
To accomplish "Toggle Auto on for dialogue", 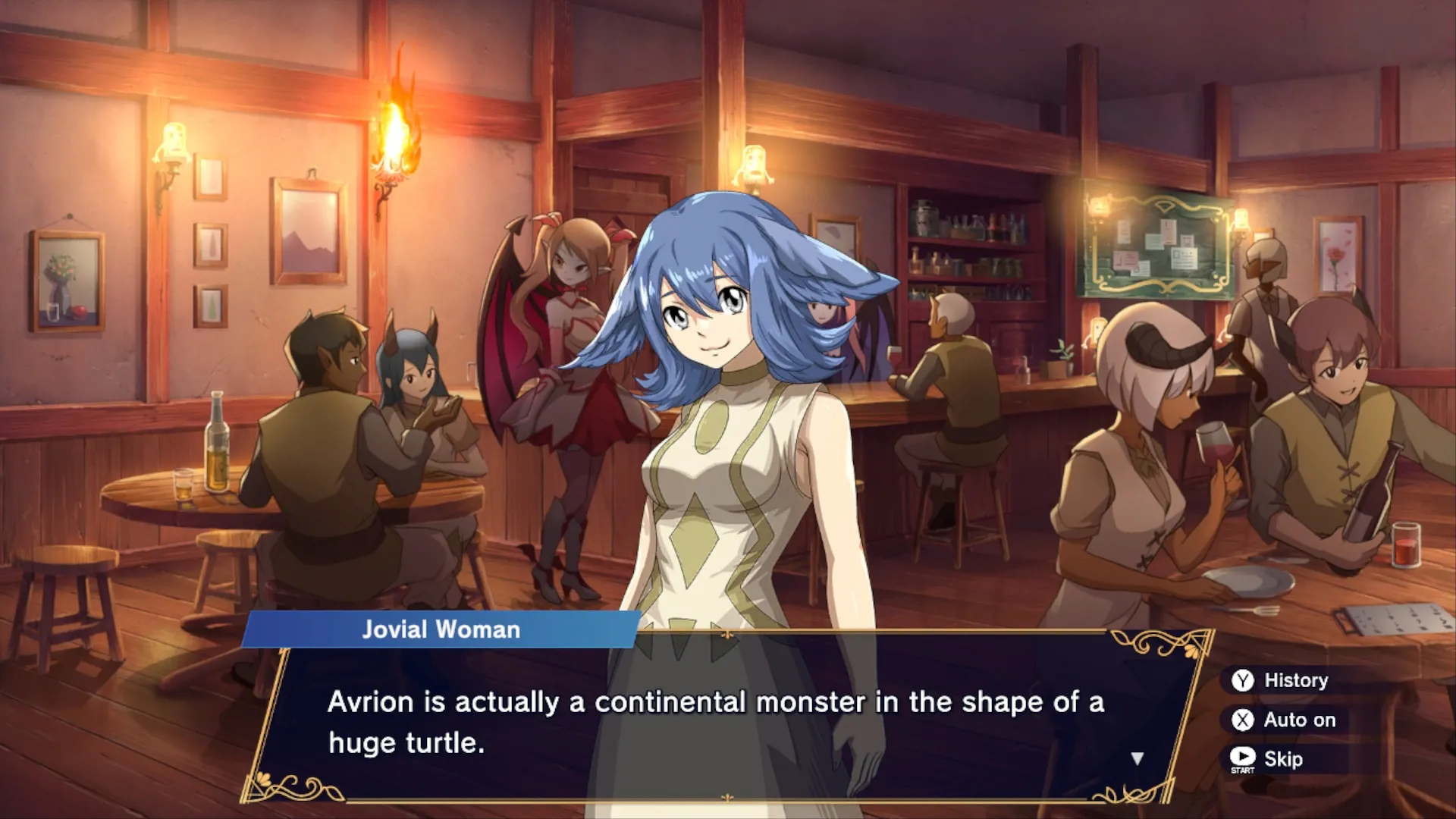I will 1285,720.
